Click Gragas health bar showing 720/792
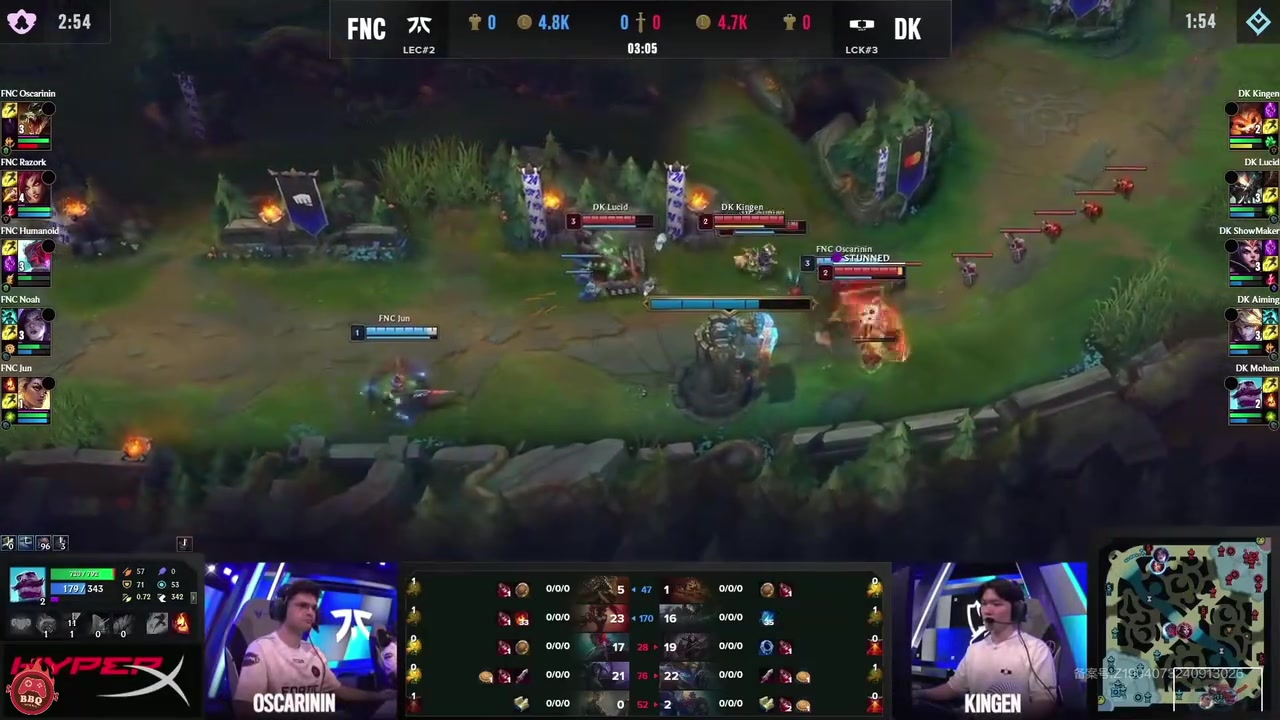This screenshot has width=1280, height=720. tap(84, 573)
